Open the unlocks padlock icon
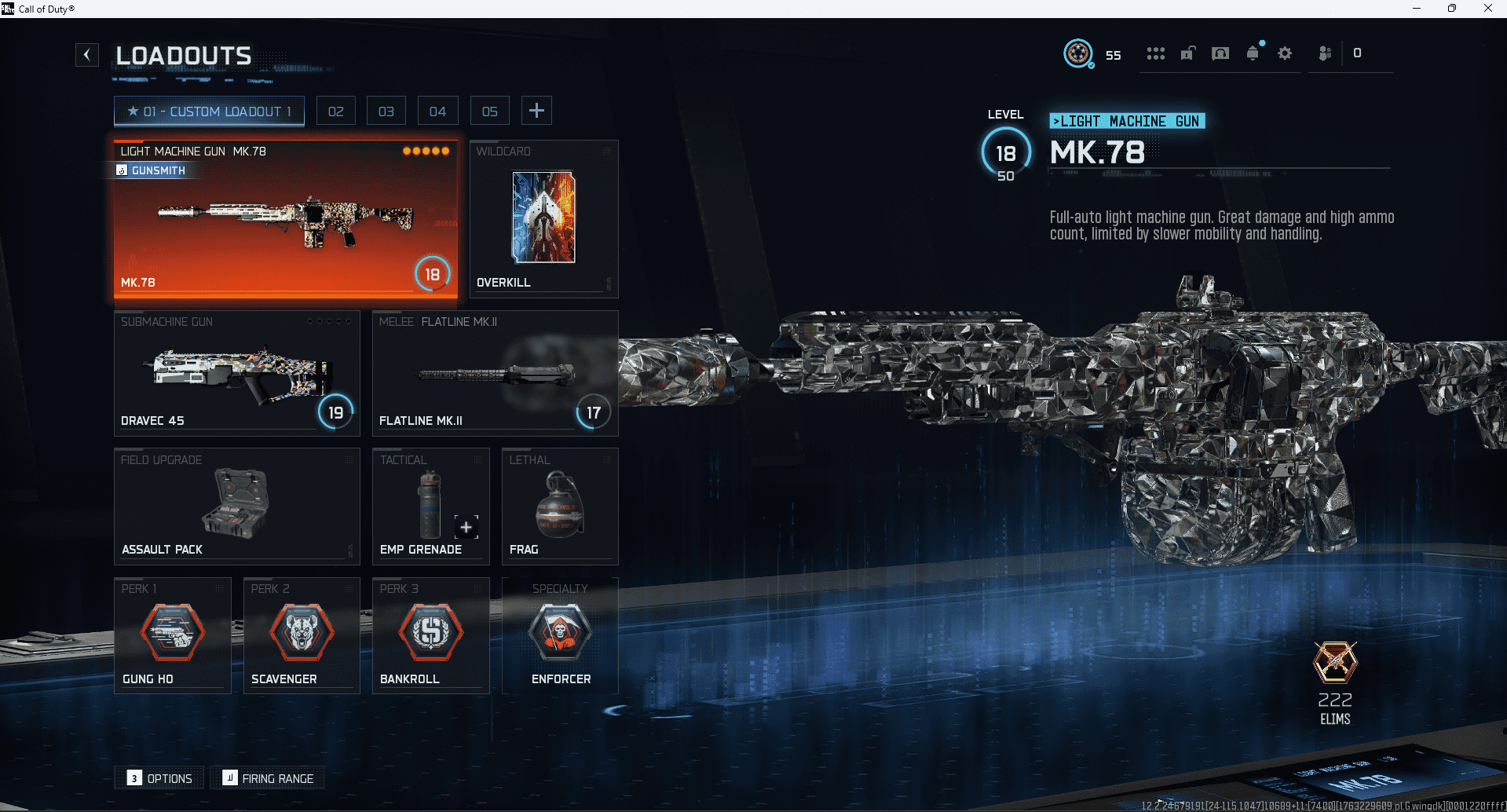The width and height of the screenshot is (1507, 812). [x=1187, y=53]
